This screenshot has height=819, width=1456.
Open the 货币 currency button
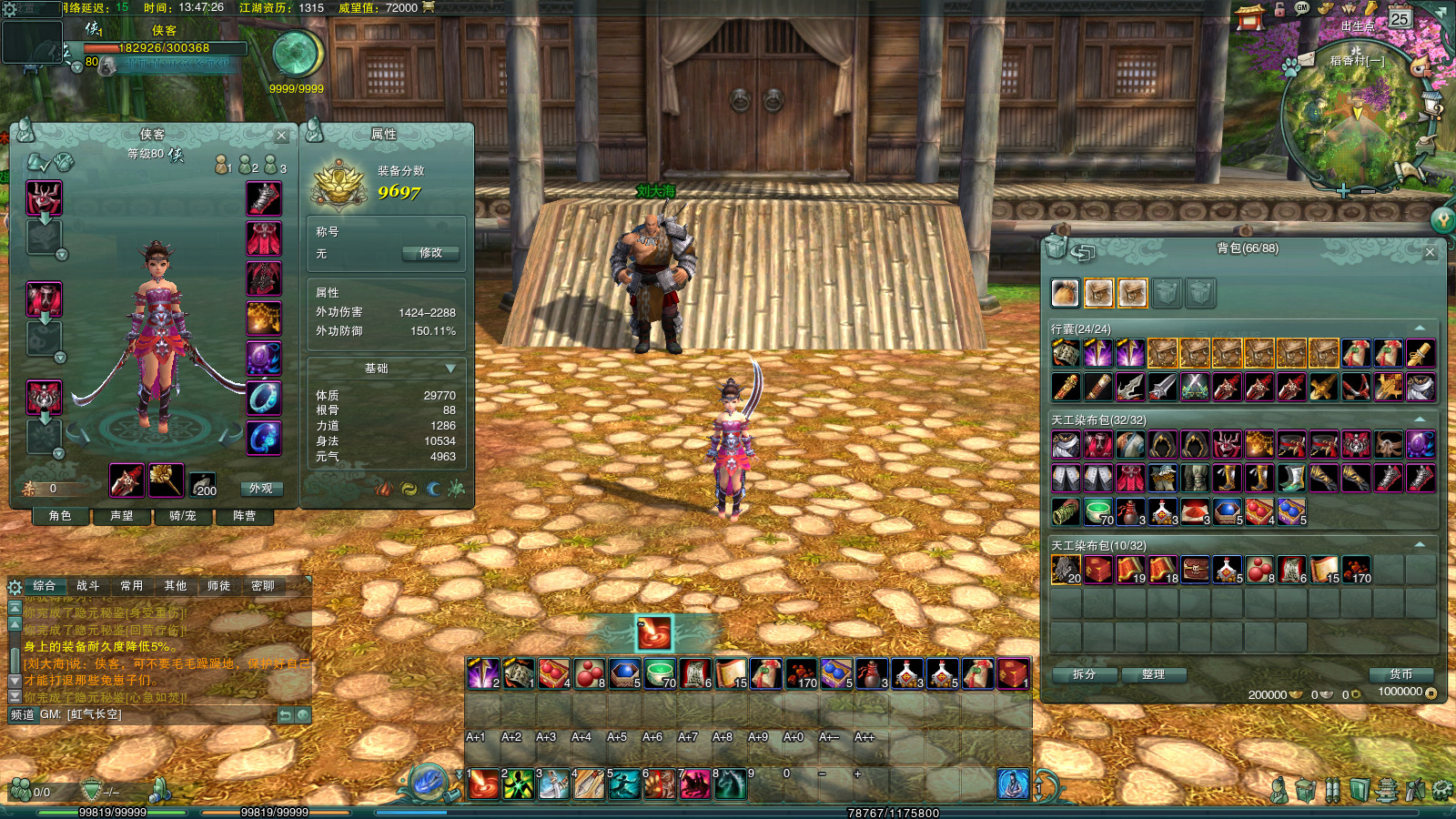point(1400,674)
